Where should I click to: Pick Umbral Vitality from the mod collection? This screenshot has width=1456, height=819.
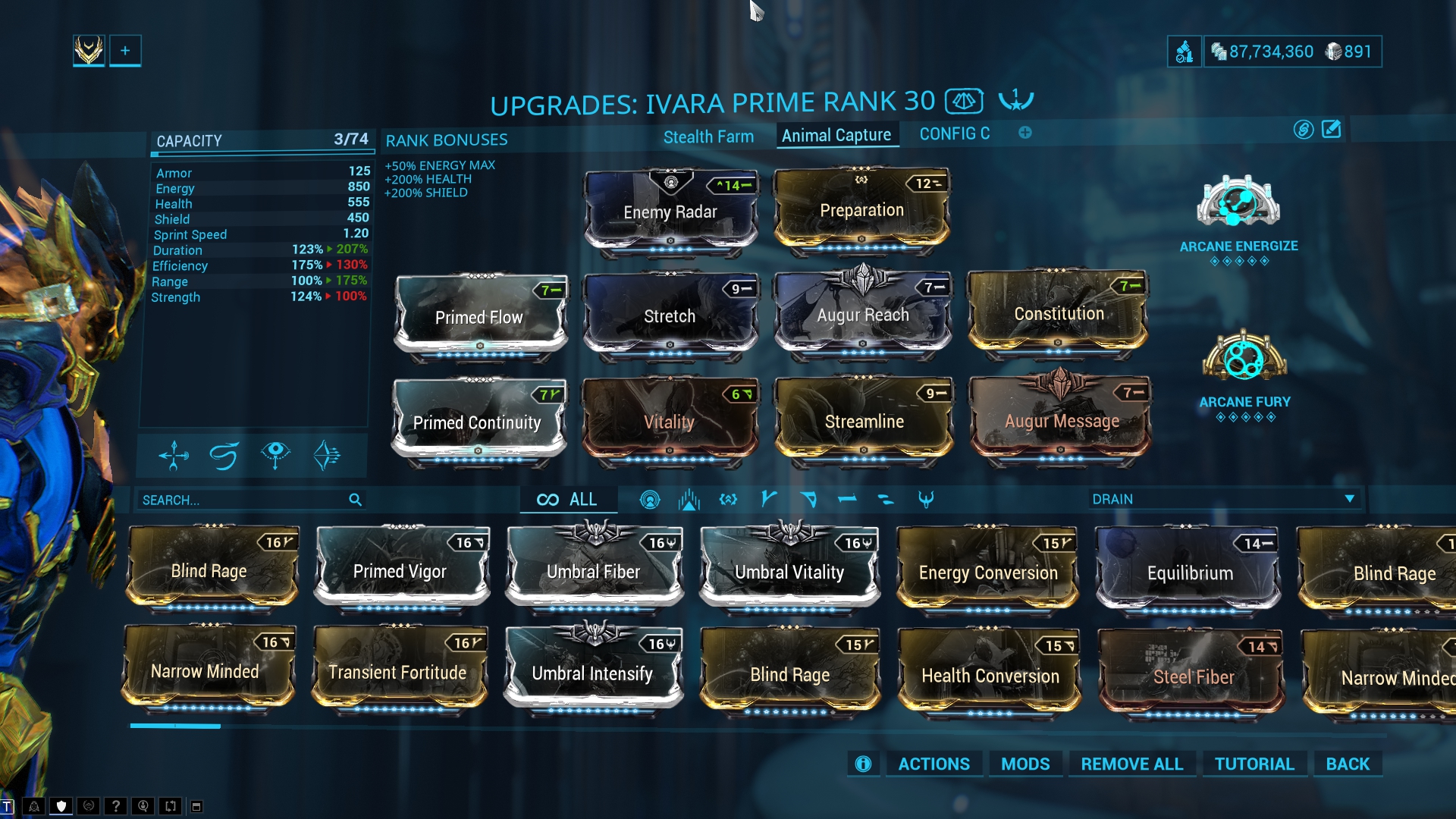(789, 572)
